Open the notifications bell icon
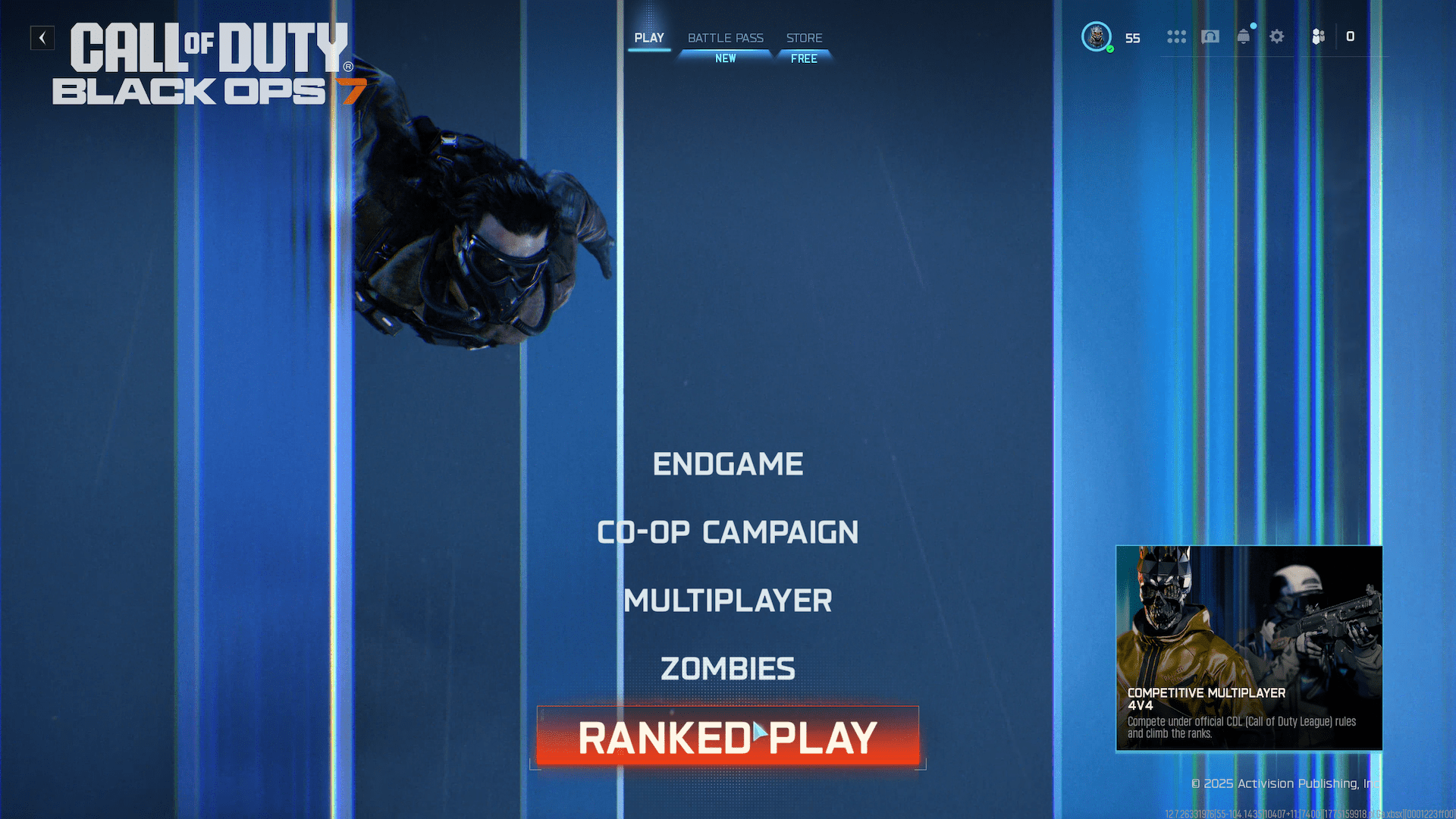Viewport: 1456px width, 819px height. [x=1244, y=36]
